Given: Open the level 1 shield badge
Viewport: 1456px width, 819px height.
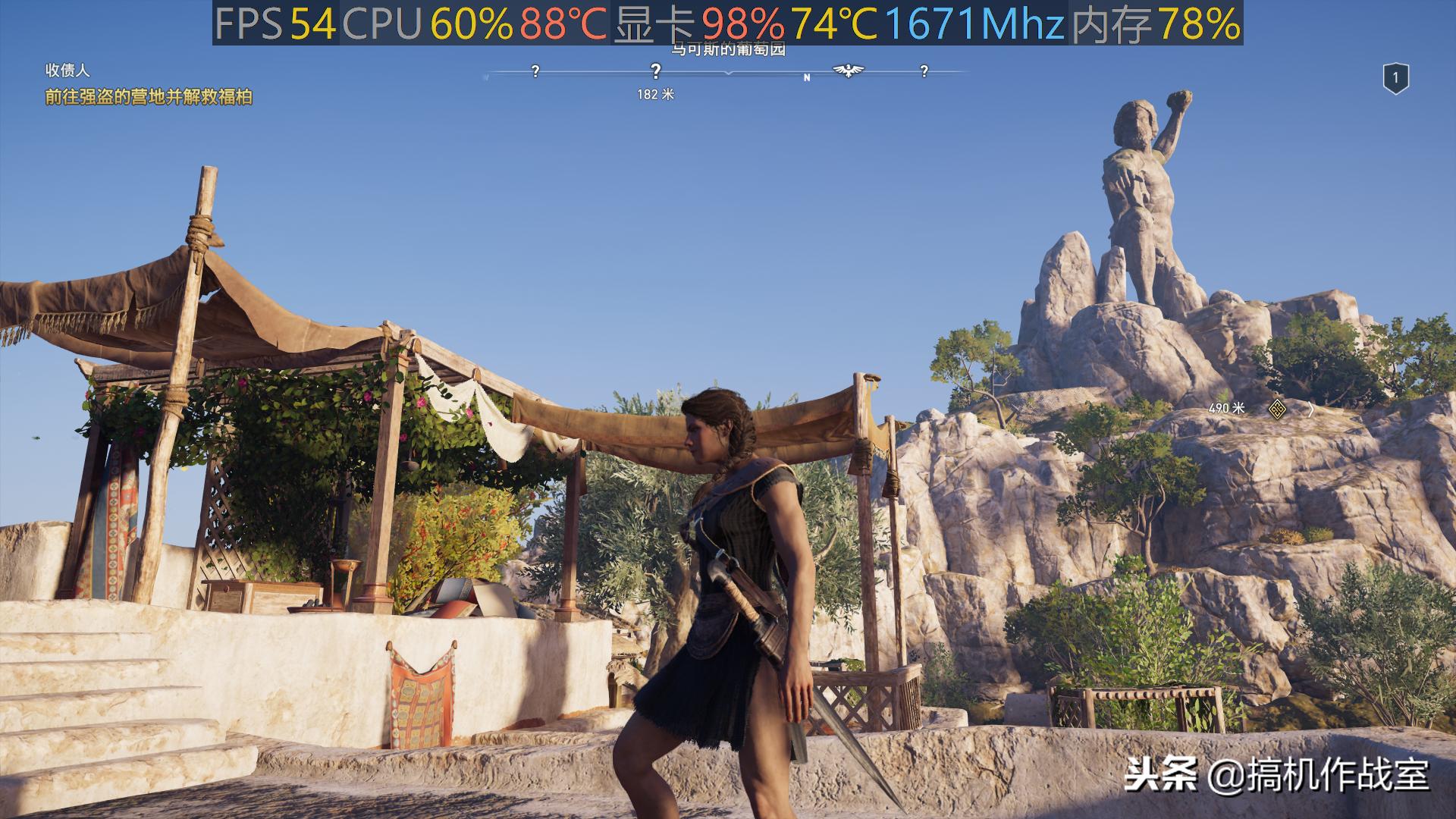Looking at the screenshot, I should 1395,78.
